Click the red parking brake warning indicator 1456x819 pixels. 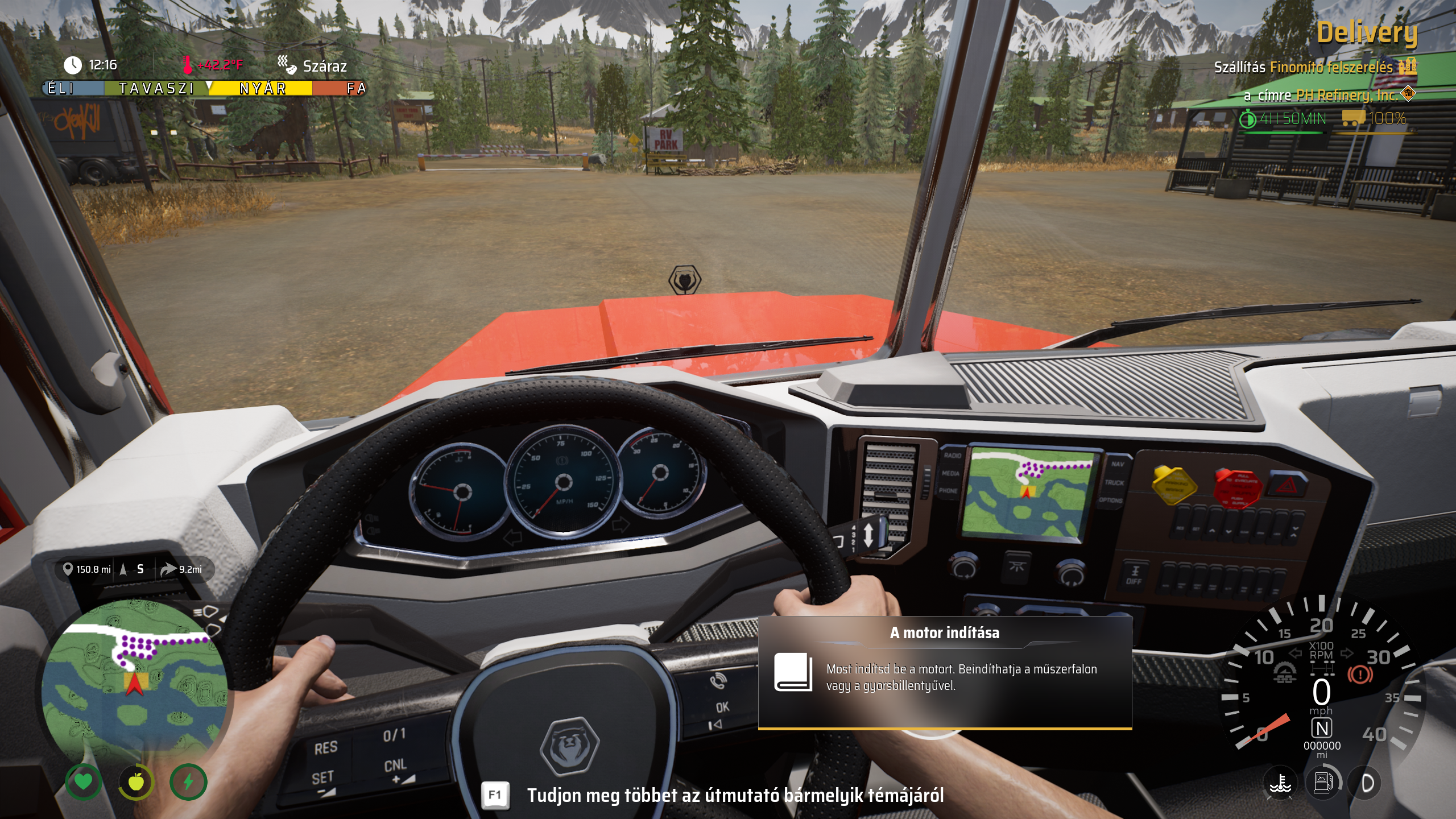1360,675
